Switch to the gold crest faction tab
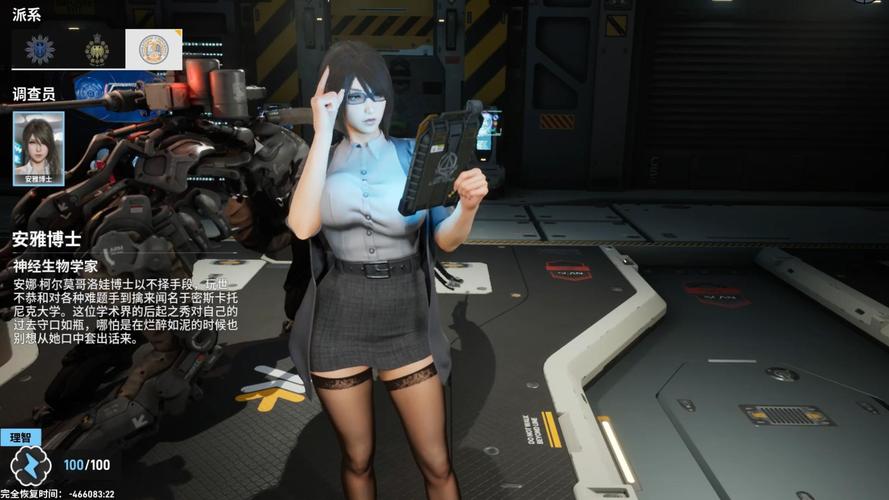889x500 pixels. (97, 49)
